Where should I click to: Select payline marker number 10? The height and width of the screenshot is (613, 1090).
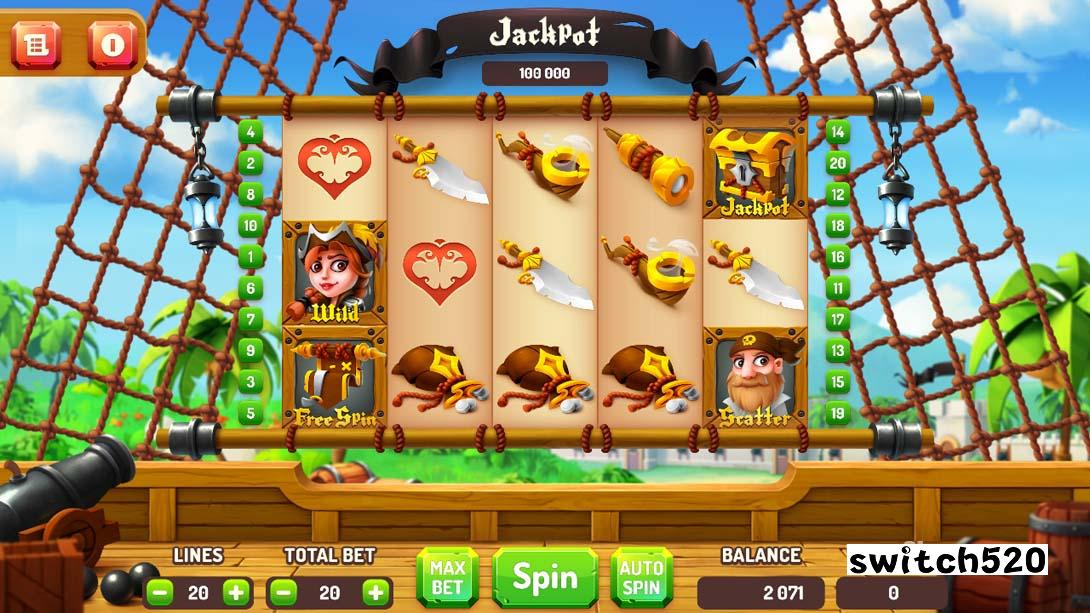(249, 225)
